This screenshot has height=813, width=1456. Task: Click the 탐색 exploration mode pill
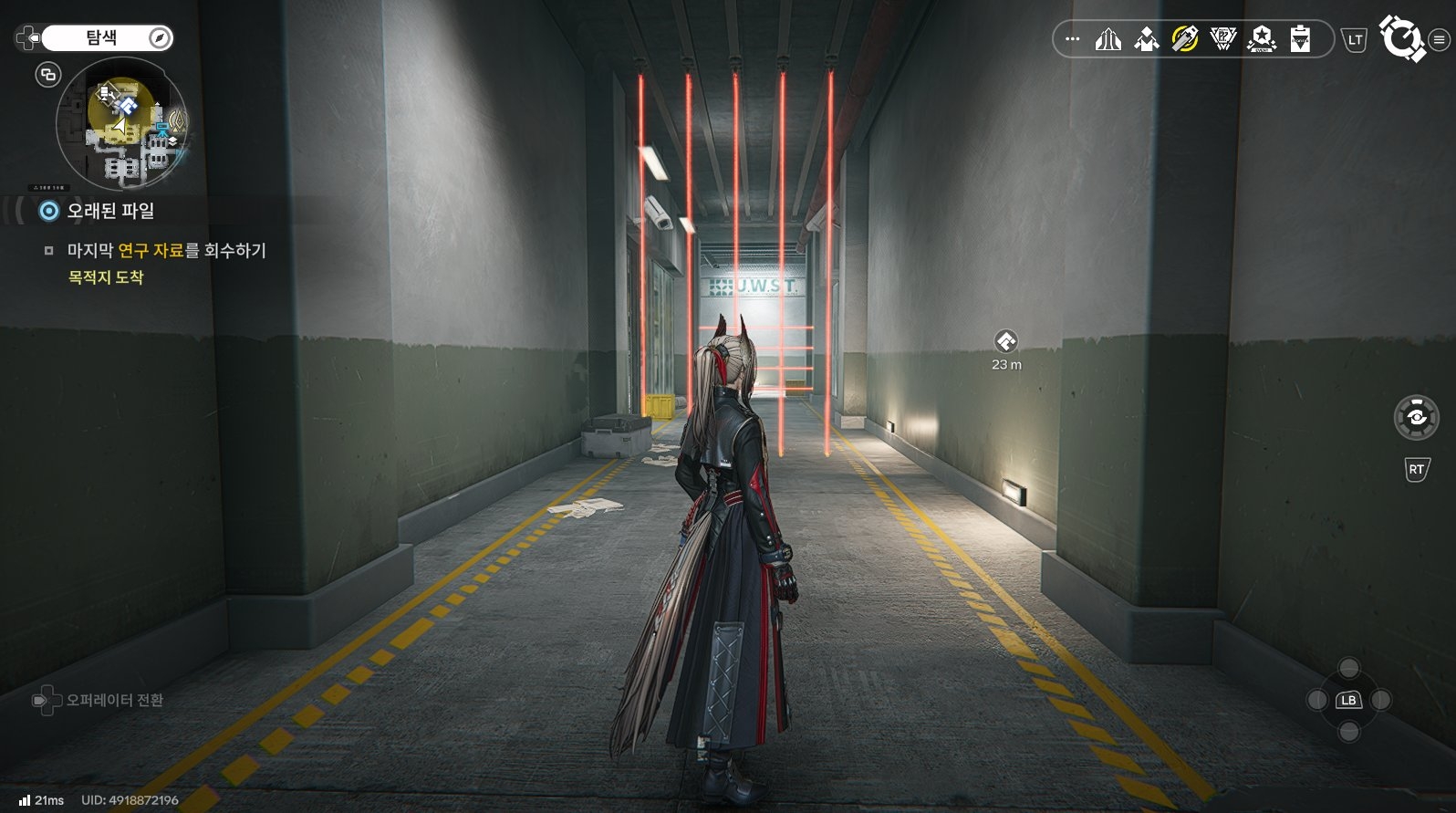pos(101,37)
